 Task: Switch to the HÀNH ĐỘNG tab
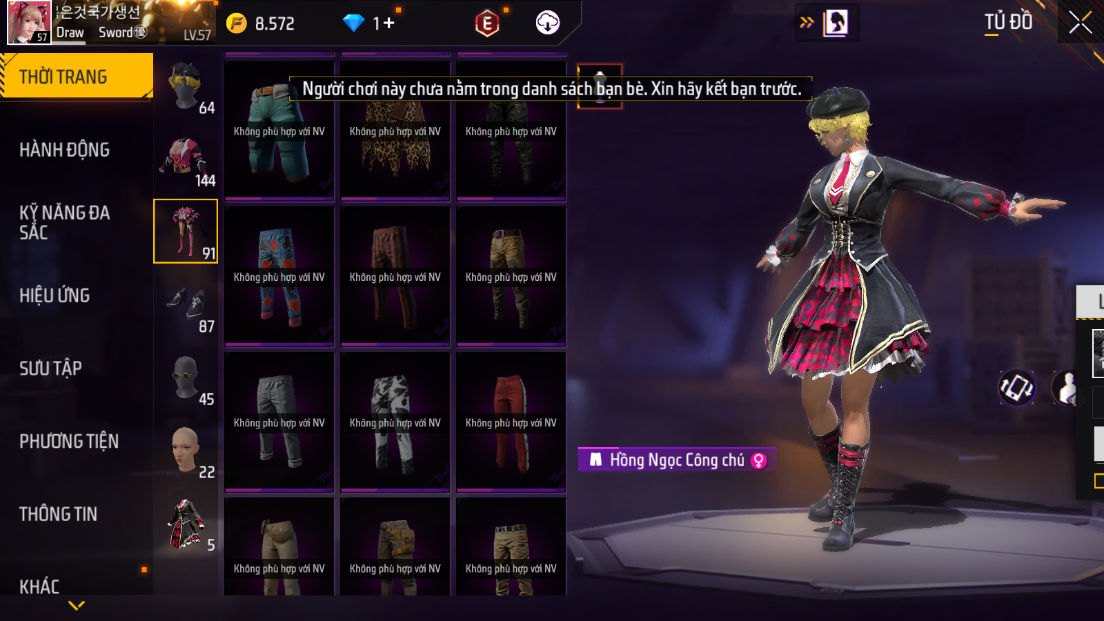(65, 150)
